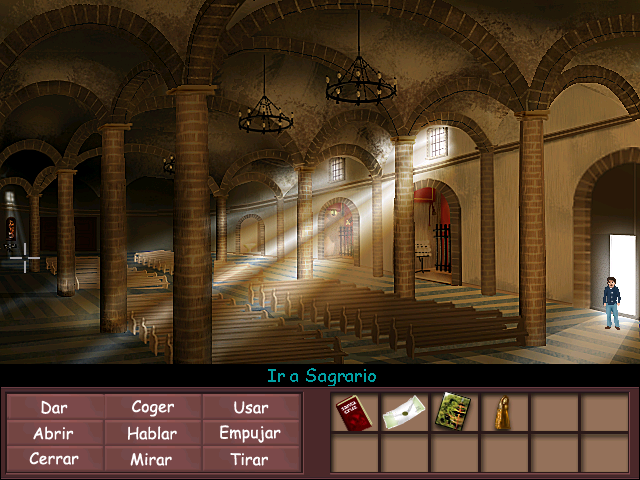The height and width of the screenshot is (480, 640).
Task: Click the Cerrar verb
Action: (54, 459)
